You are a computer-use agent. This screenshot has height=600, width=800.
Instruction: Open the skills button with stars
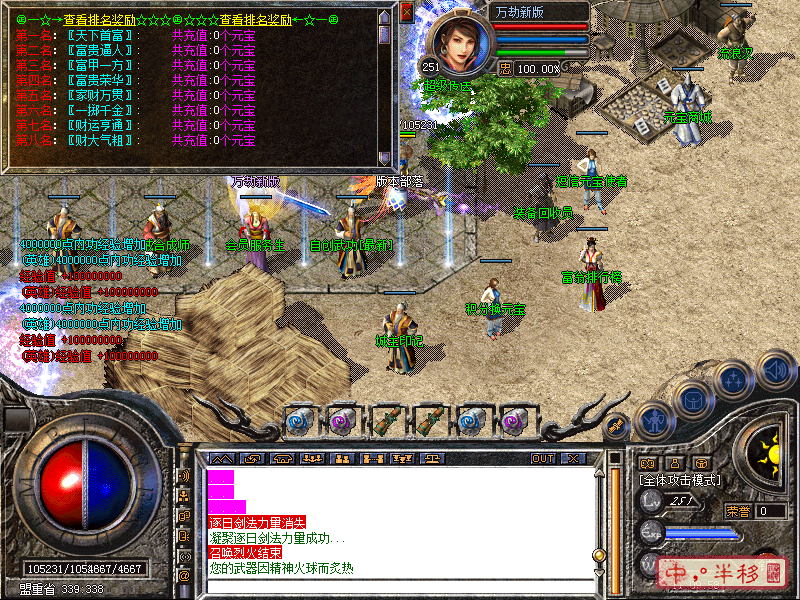[x=733, y=380]
